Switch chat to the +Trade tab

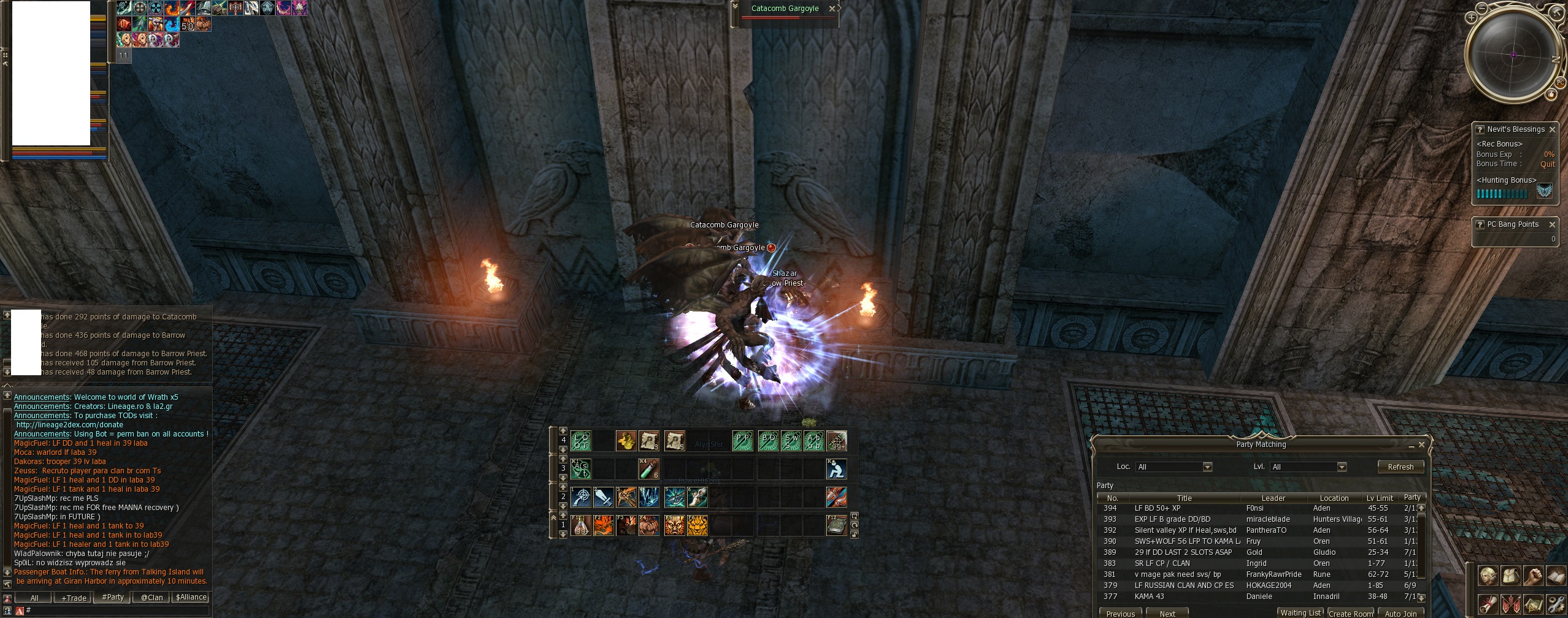coord(73,598)
